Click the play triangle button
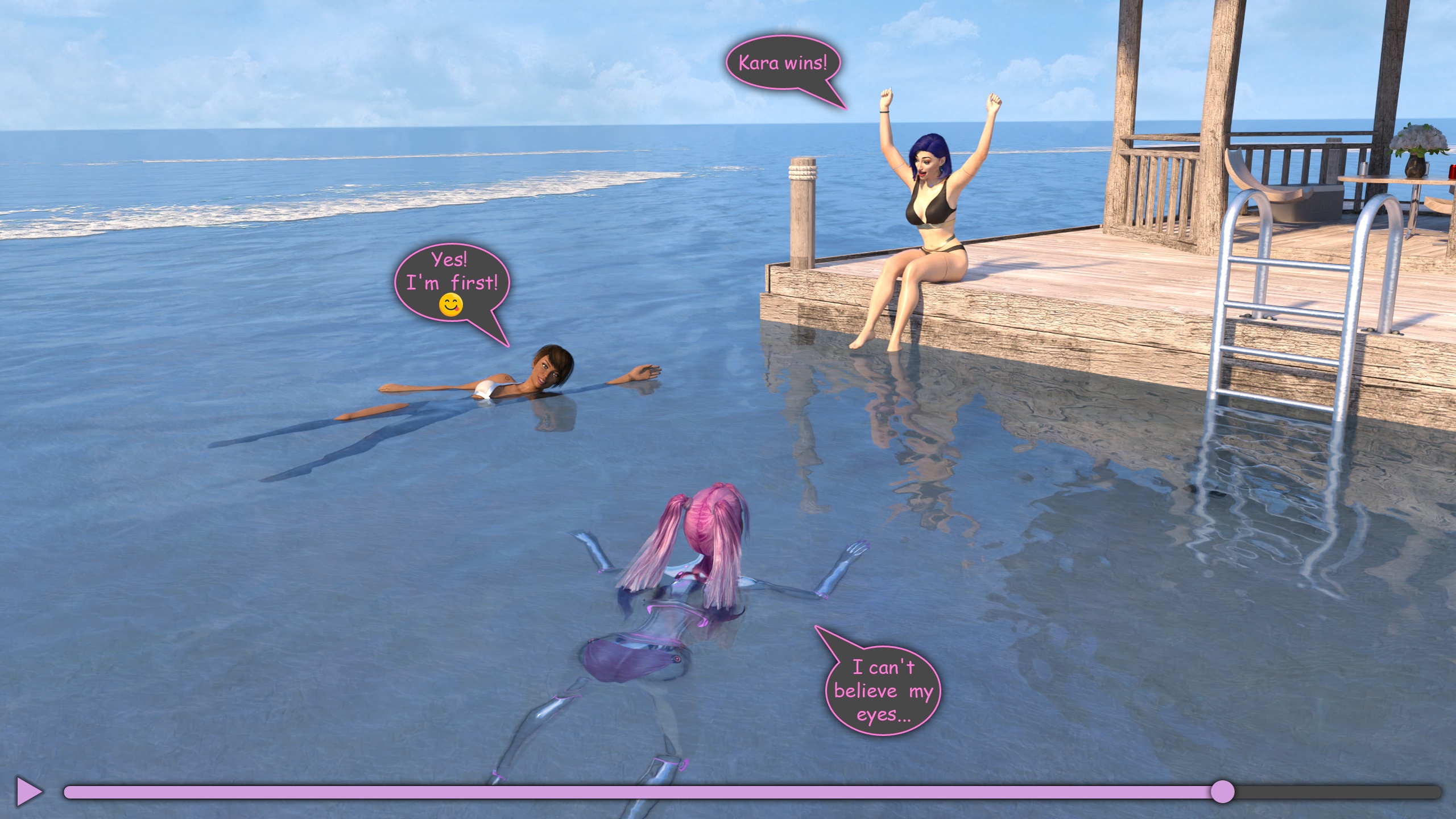 pos(29,791)
